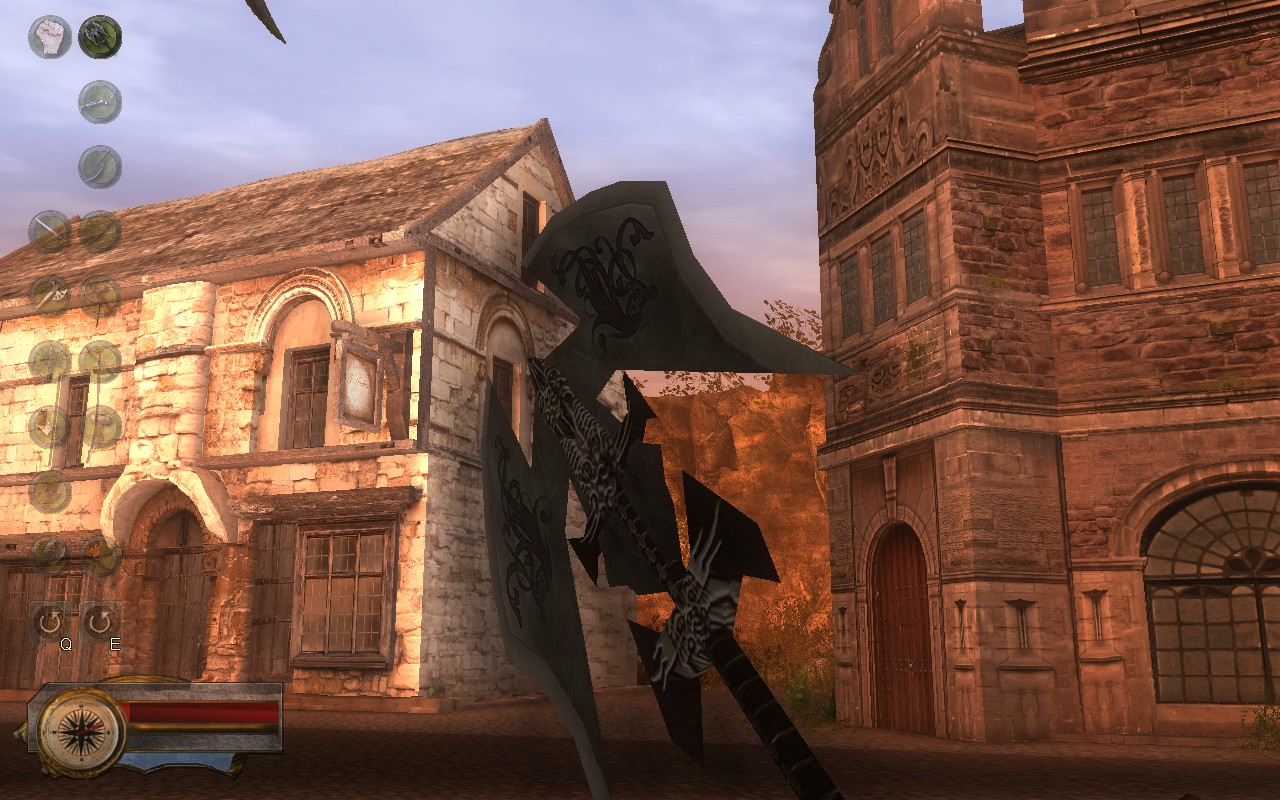The image size is (1280, 800).
Task: Select the bow icon in the weapon cluster
Action: (100, 297)
